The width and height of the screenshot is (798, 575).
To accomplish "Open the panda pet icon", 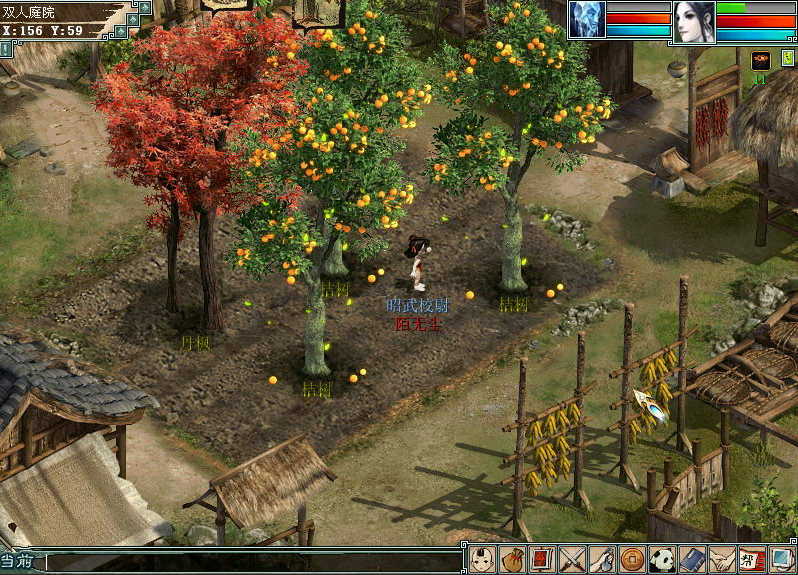I will click(662, 559).
